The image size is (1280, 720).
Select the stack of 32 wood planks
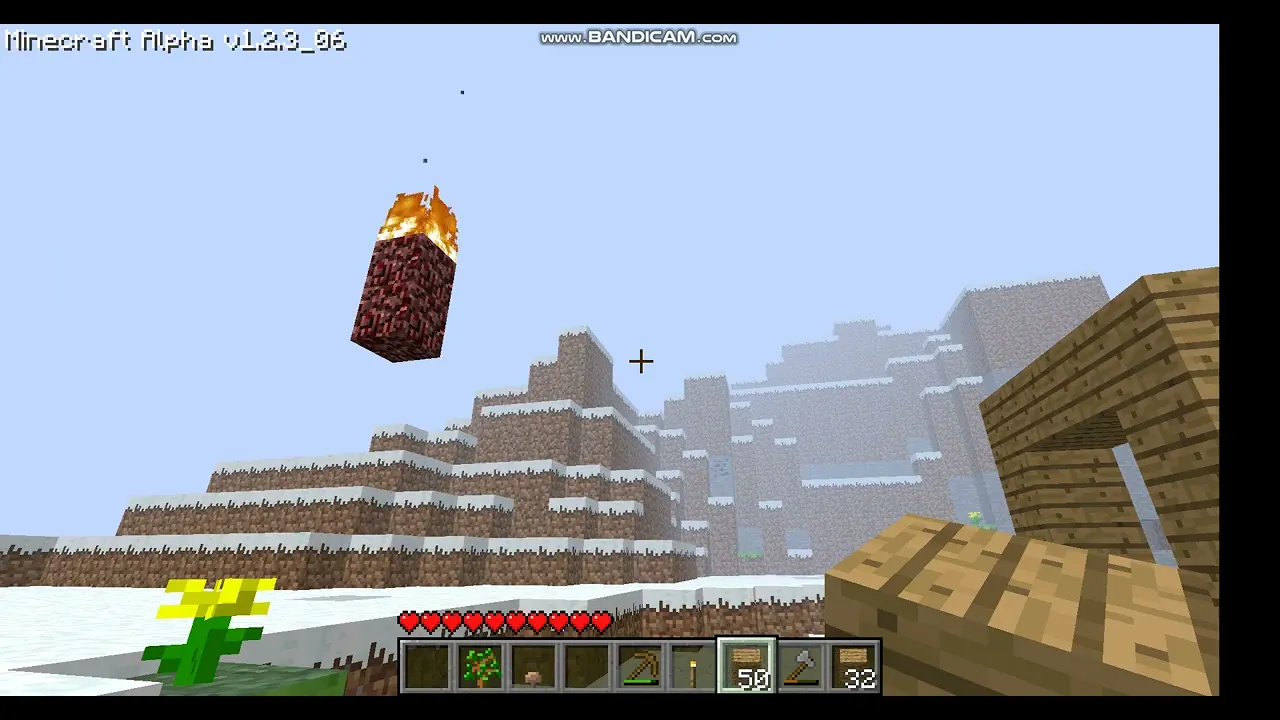tap(854, 667)
